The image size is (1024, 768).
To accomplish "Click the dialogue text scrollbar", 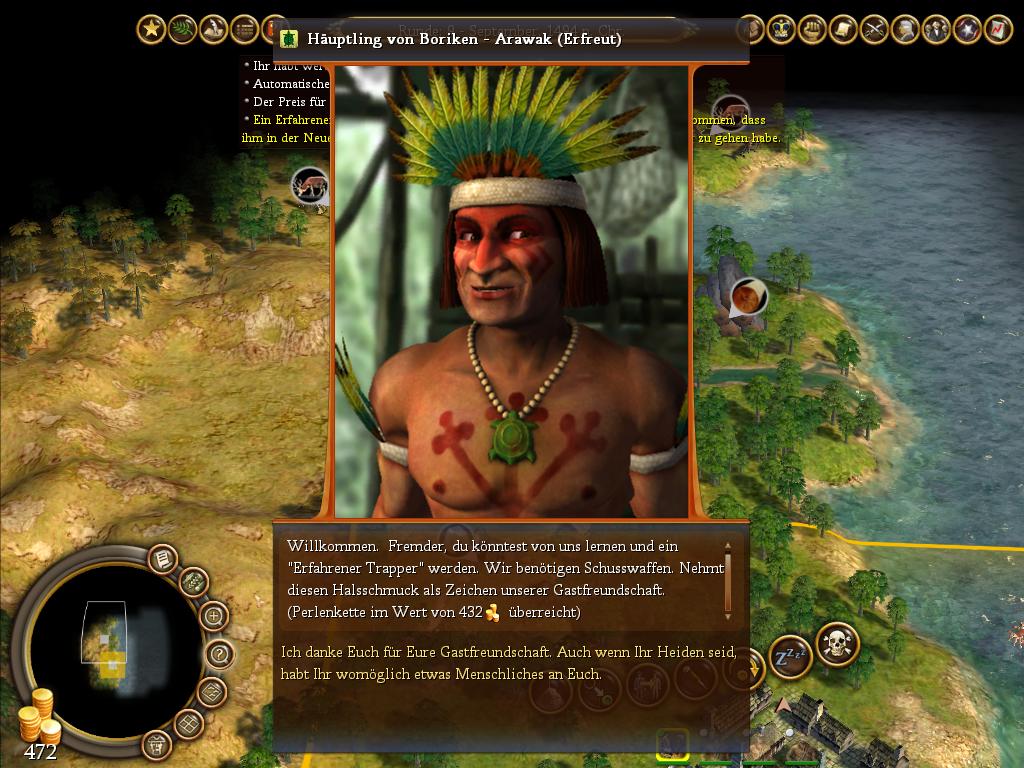I will point(728,580).
